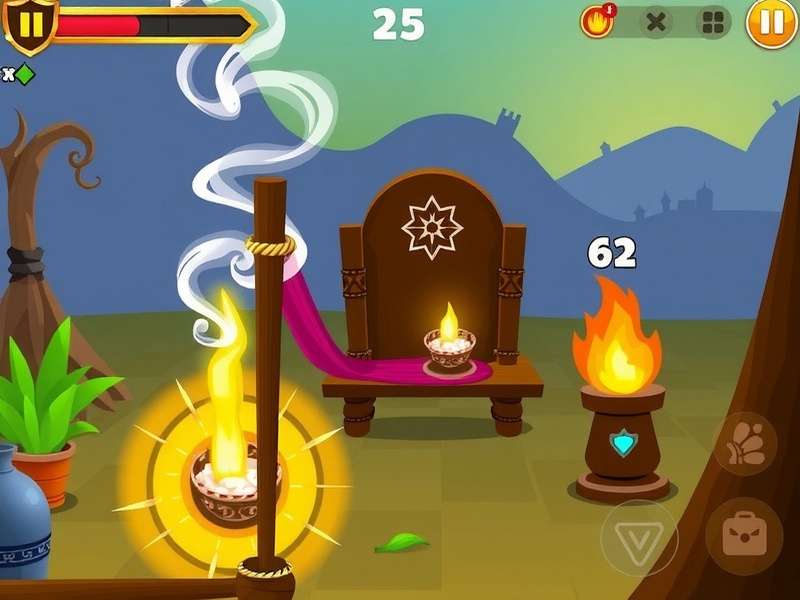Open the briefcase inventory button

(743, 536)
